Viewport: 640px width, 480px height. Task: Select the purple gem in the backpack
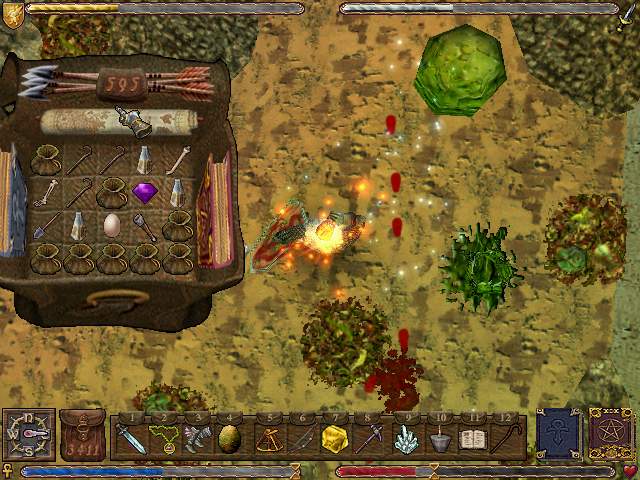144,191
